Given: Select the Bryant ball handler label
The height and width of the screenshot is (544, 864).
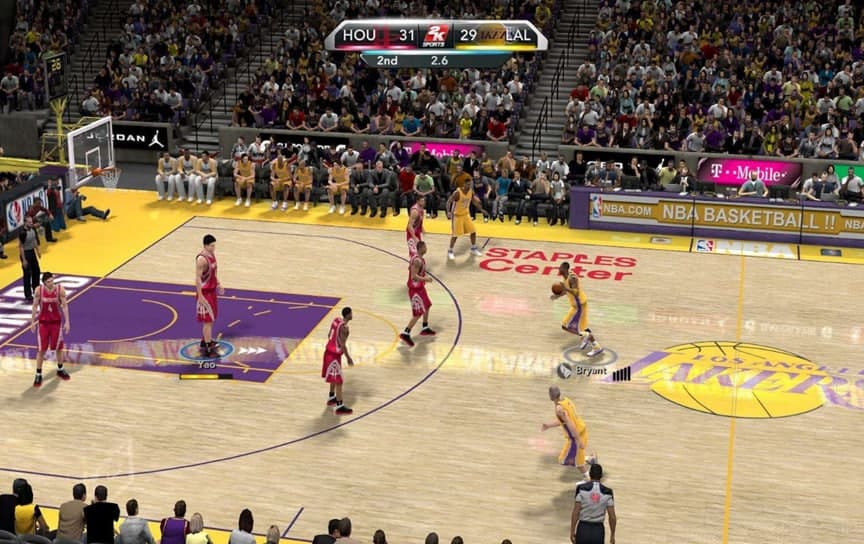Looking at the screenshot, I should [590, 371].
